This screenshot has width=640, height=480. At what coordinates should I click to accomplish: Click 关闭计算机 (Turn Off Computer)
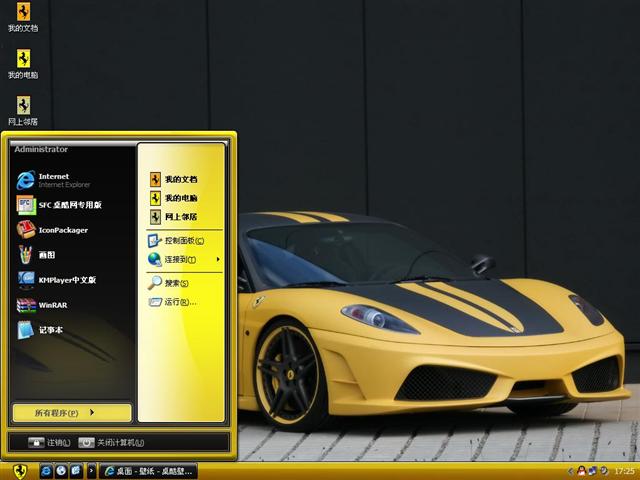tap(112, 442)
